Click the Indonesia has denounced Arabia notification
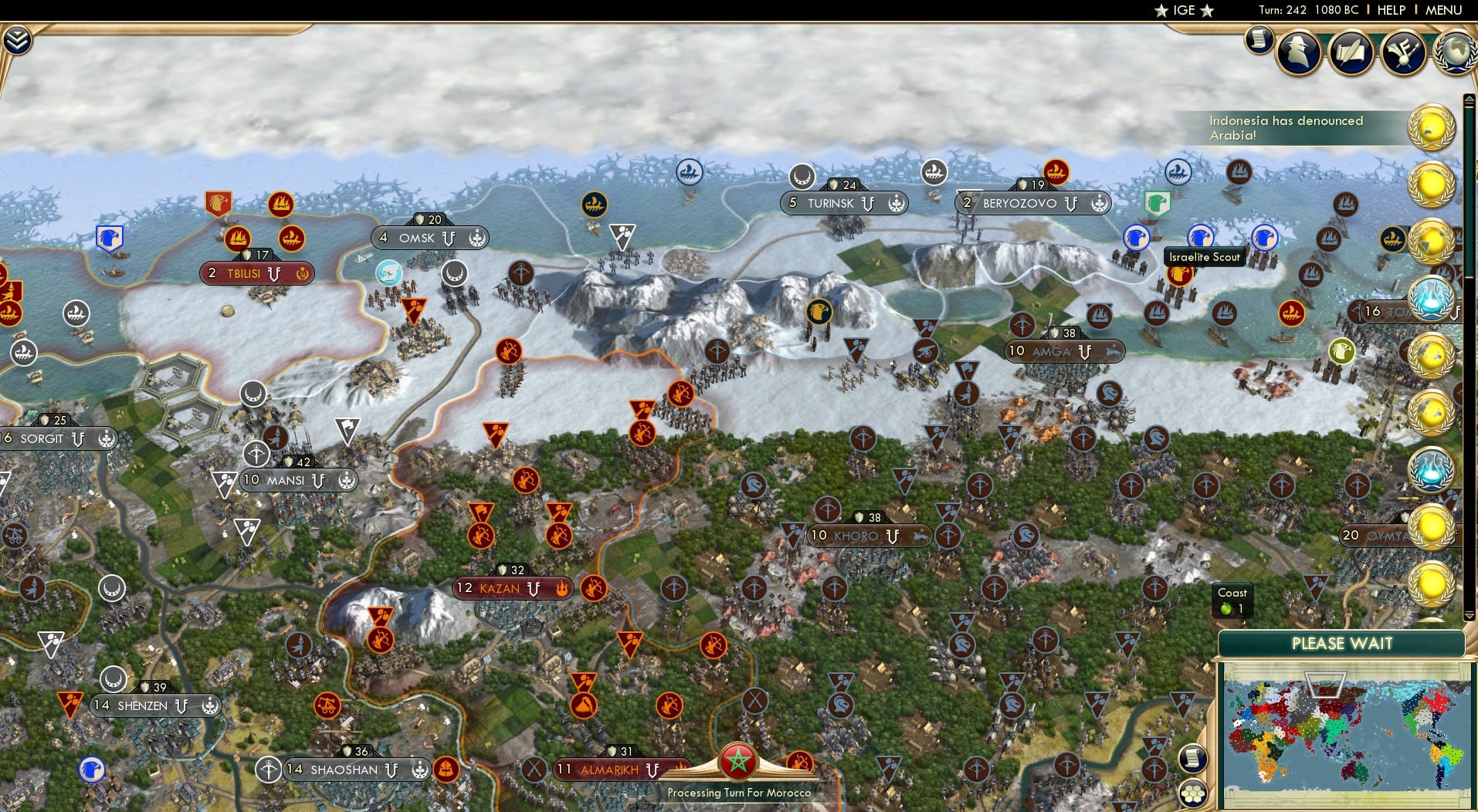1478x812 pixels. 1286,127
